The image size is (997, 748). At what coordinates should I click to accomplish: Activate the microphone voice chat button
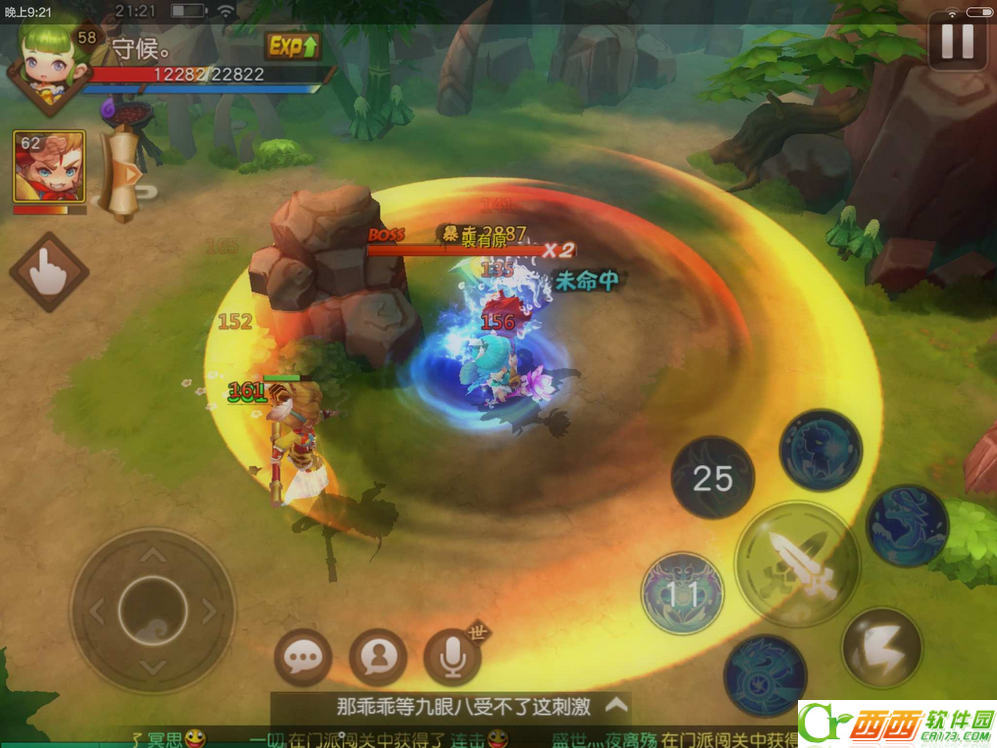click(453, 657)
